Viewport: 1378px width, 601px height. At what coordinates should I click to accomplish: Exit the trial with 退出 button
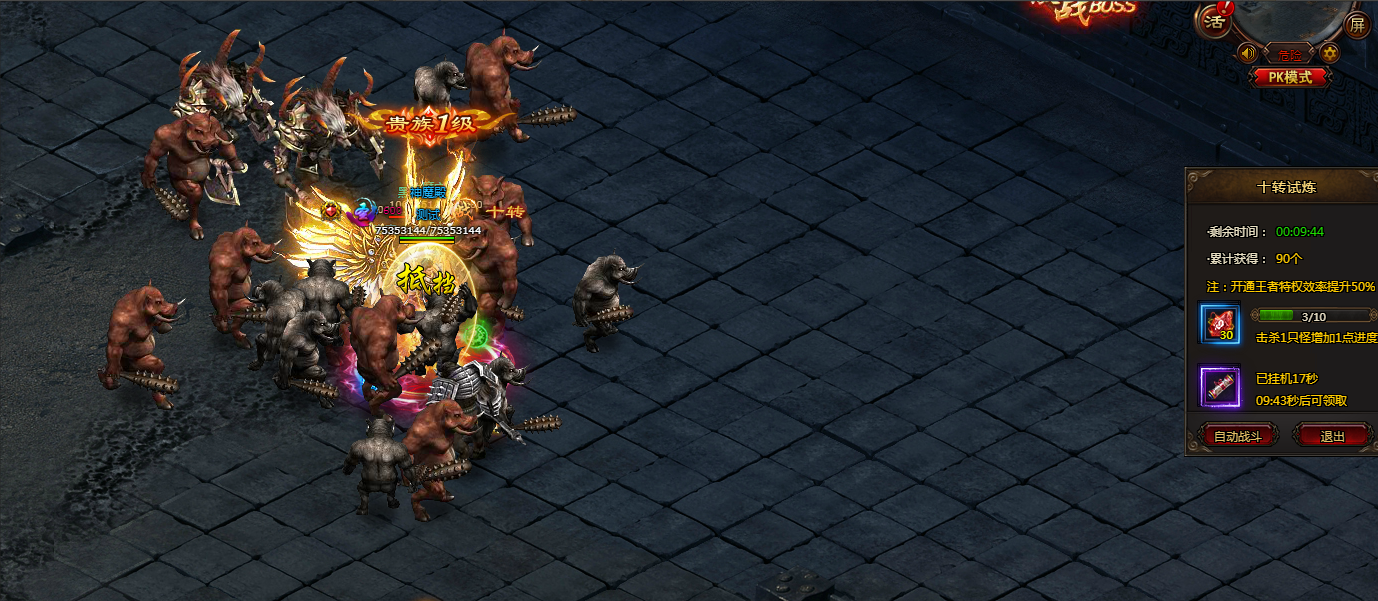pos(1332,436)
